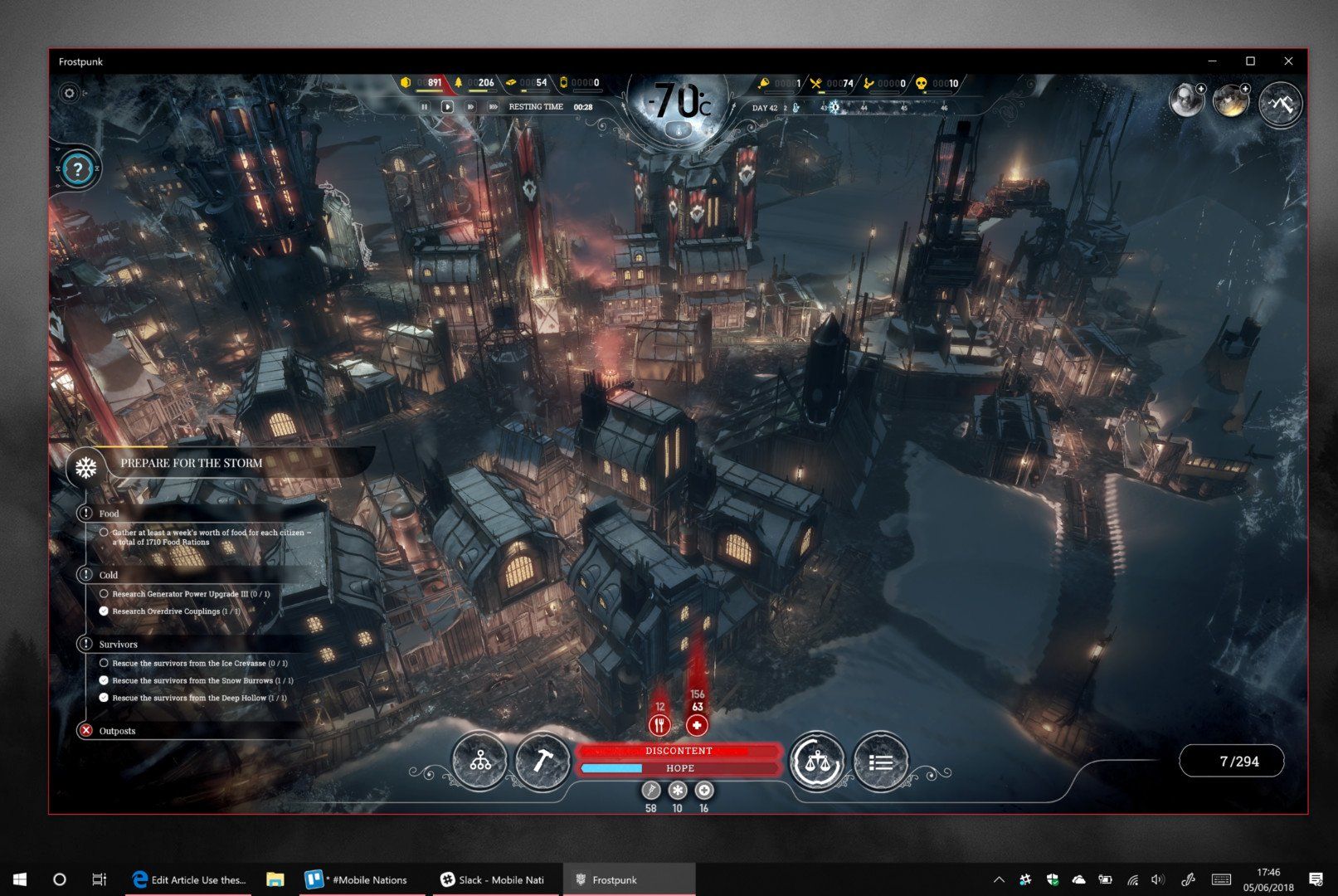Collapse the Survivors quest section
1338x896 pixels.
point(87,643)
